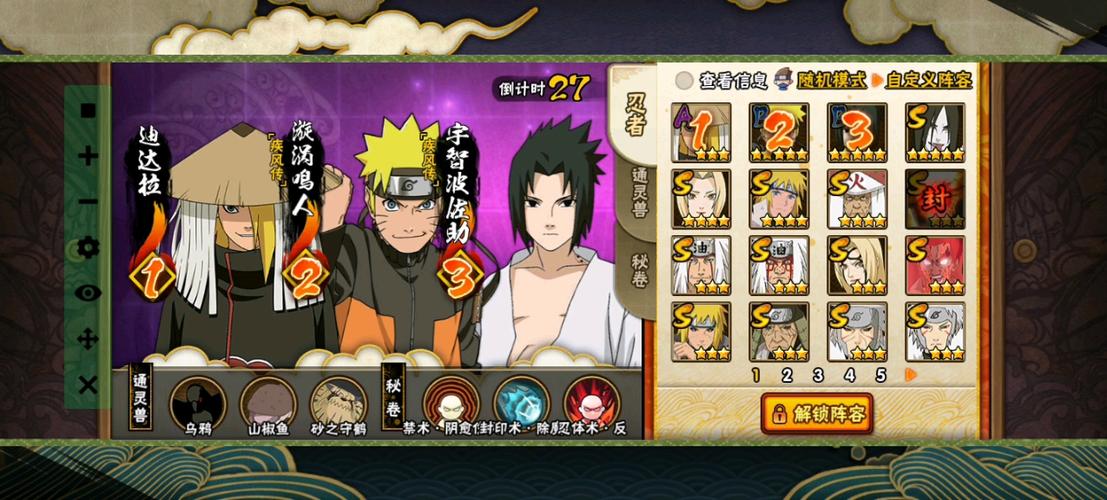1107x500 pixels.
Task: Pick the blue 封印术 scroll icon
Action: coord(521,401)
